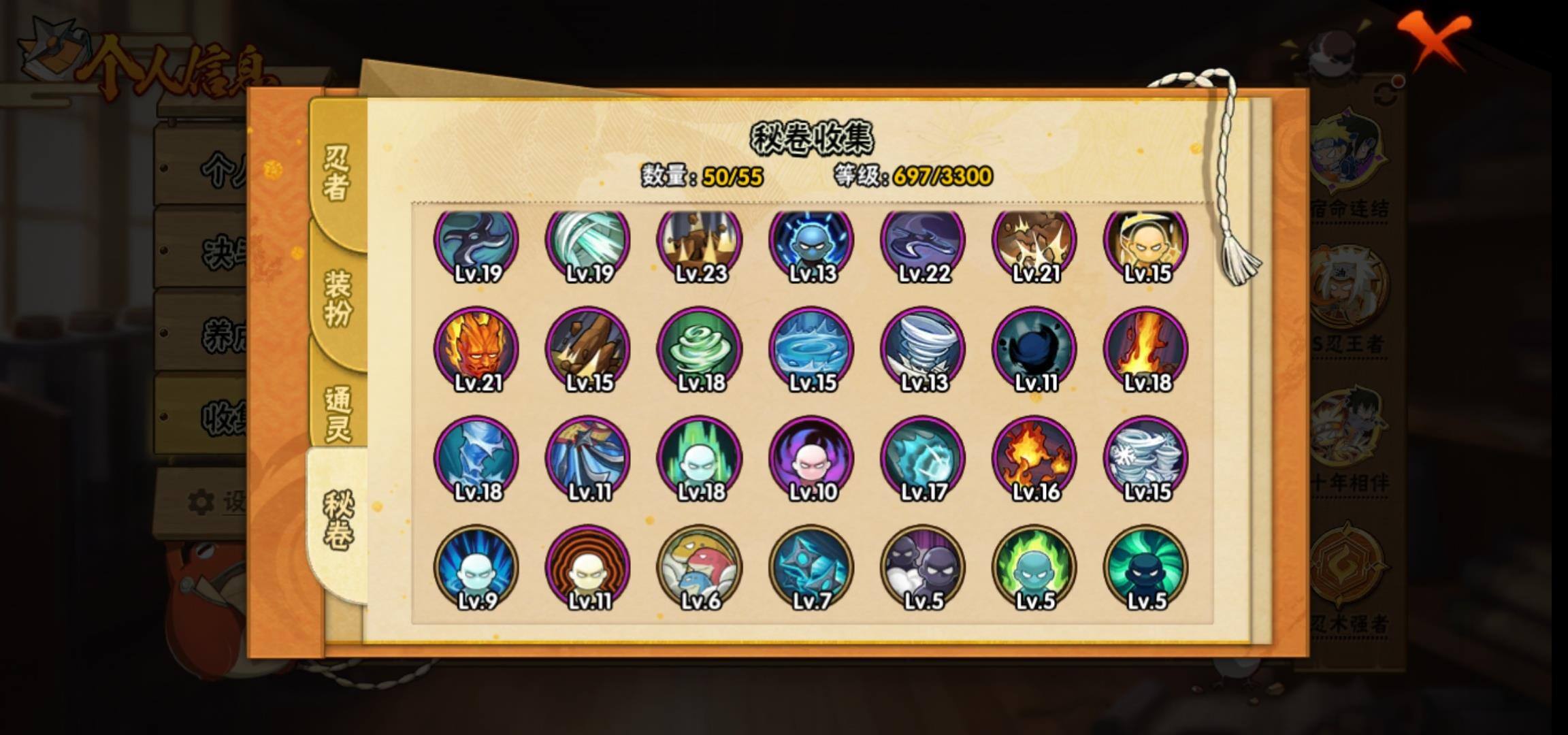Pick the snowflake whirlwind scroll Lv.15
The image size is (1568, 735).
1146,457
